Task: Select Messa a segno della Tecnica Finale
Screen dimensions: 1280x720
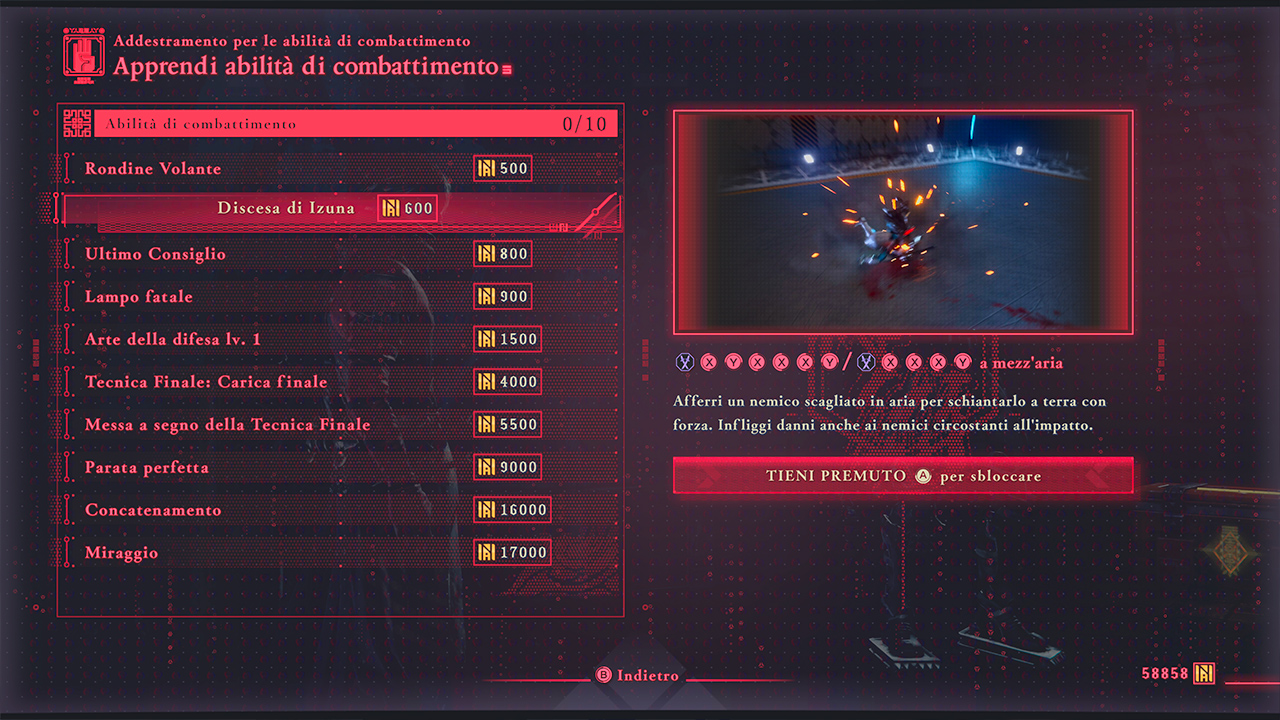Action: point(228,425)
